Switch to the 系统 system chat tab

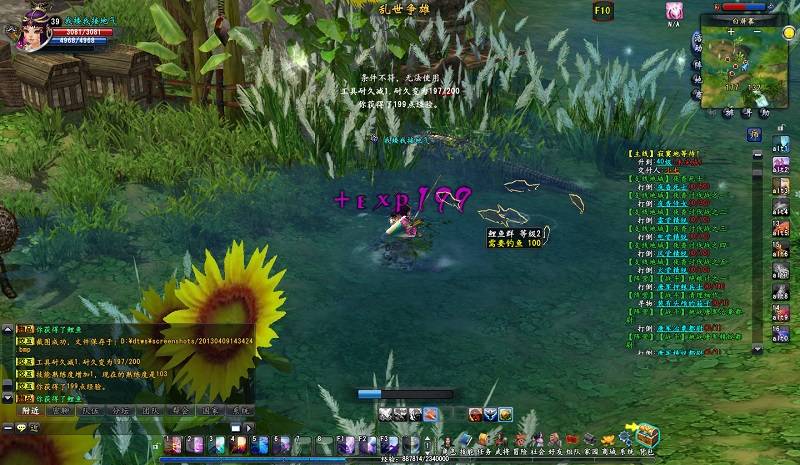coord(240,411)
